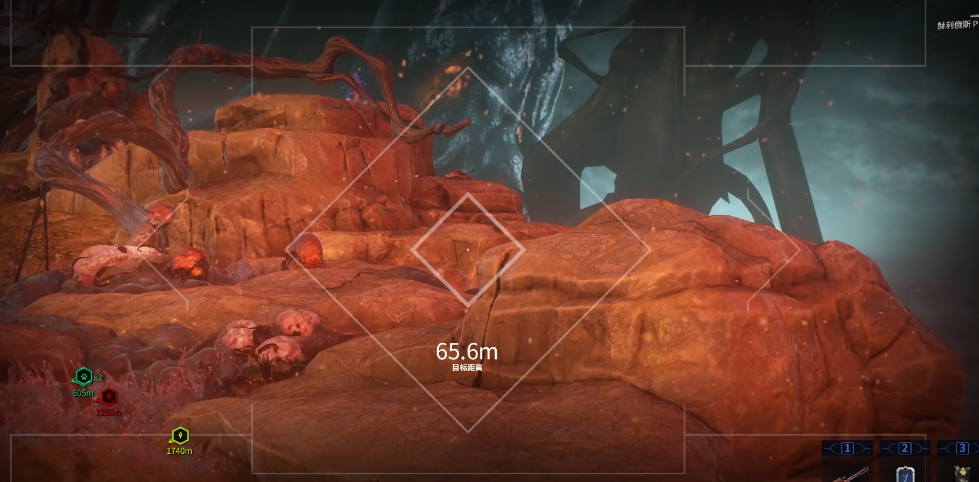The width and height of the screenshot is (979, 482).
Task: Select the item in hotbar slot 3
Action: pyautogui.click(x=961, y=471)
